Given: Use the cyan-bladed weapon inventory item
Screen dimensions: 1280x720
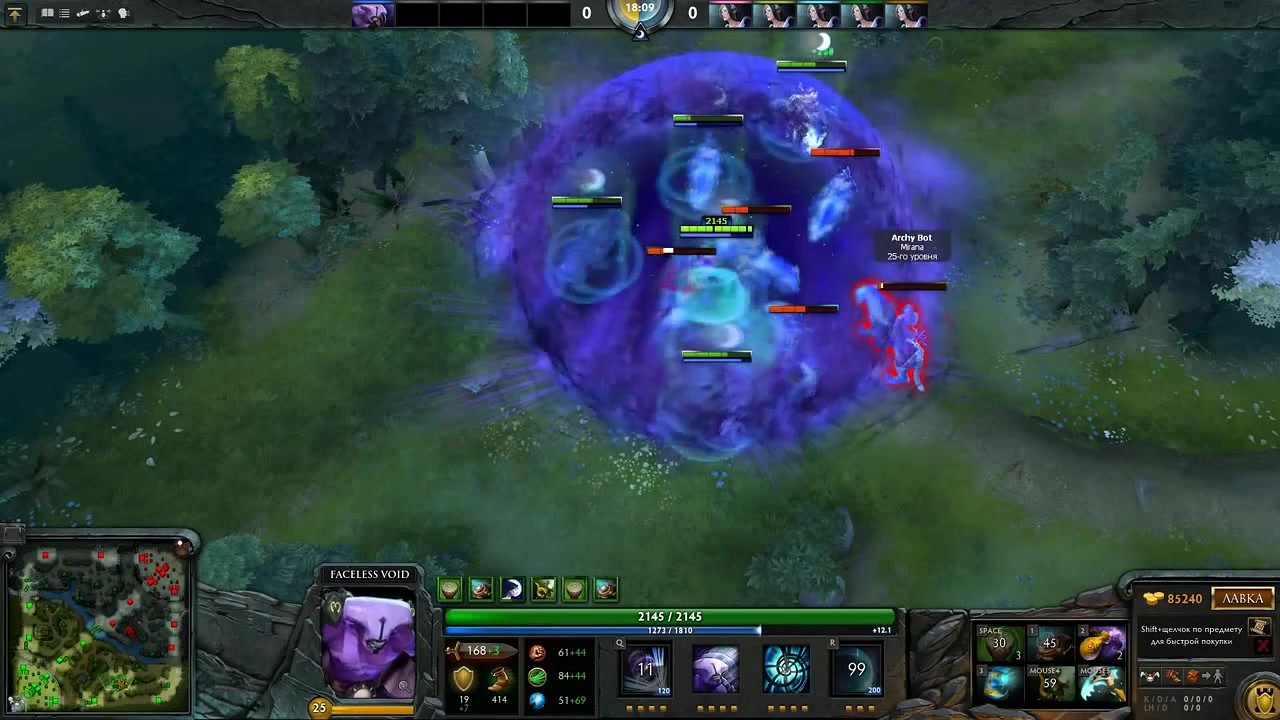Looking at the screenshot, I should click(1101, 685).
